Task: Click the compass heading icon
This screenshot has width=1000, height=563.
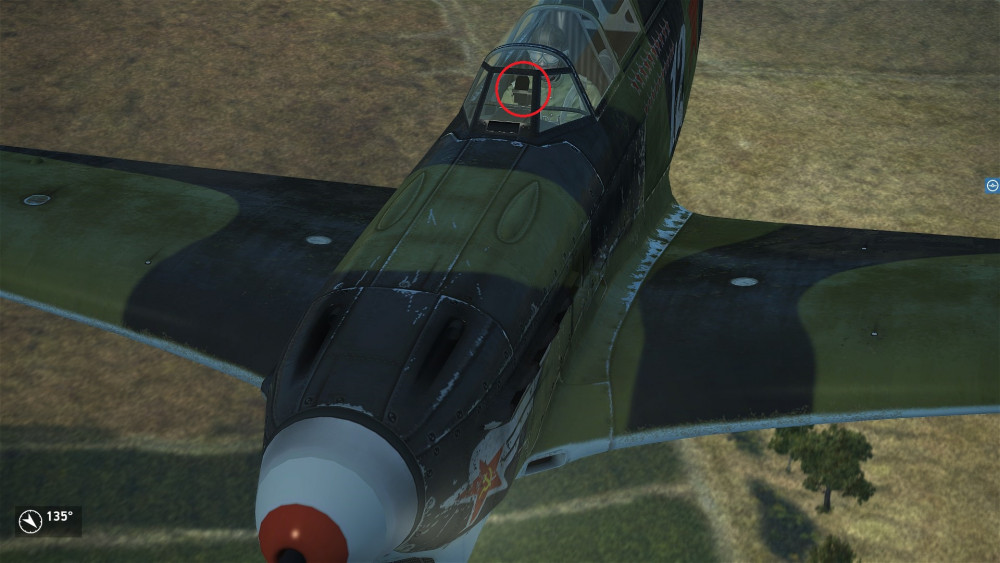Action: pyautogui.click(x=31, y=521)
